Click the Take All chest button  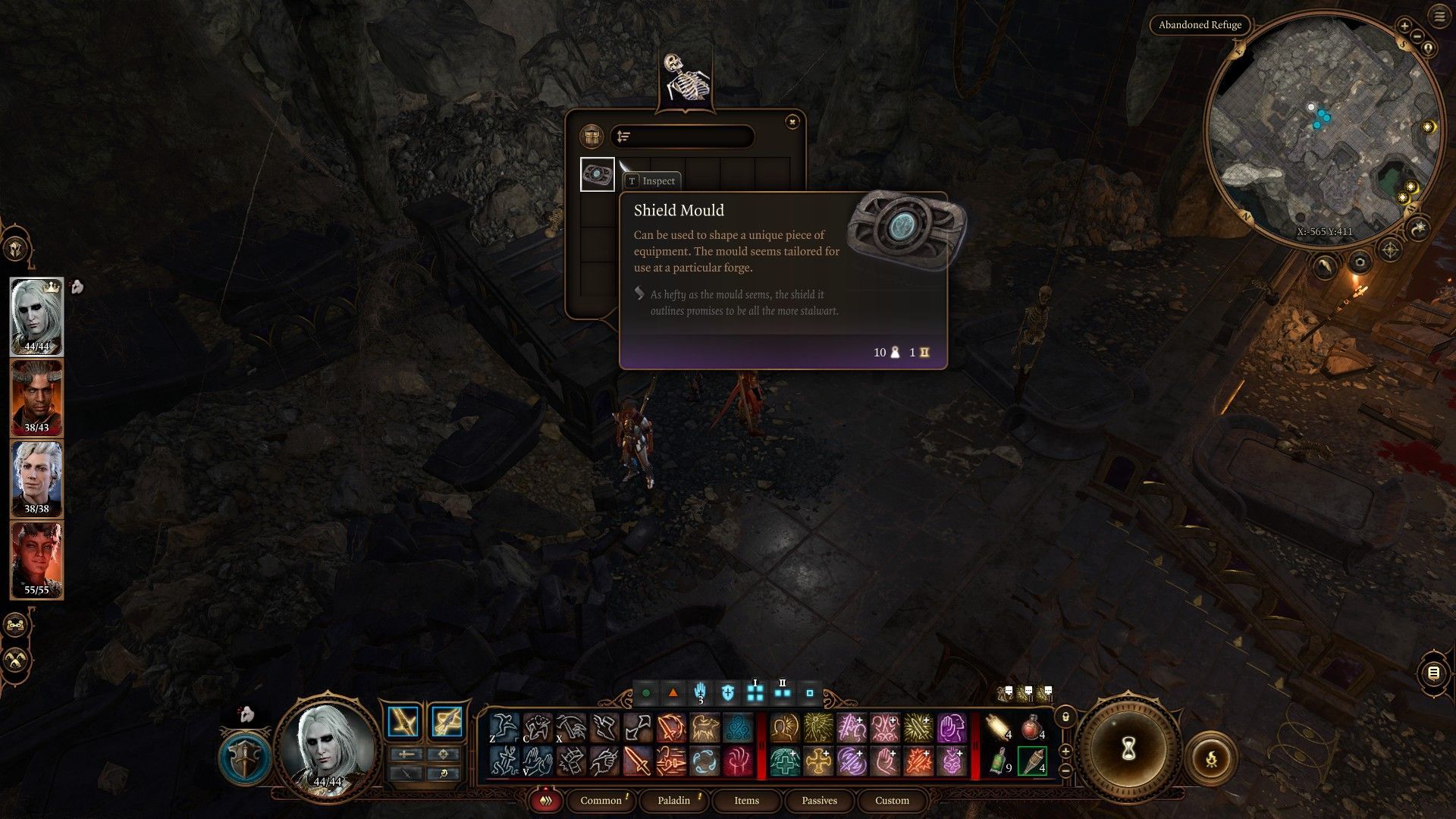[x=591, y=136]
